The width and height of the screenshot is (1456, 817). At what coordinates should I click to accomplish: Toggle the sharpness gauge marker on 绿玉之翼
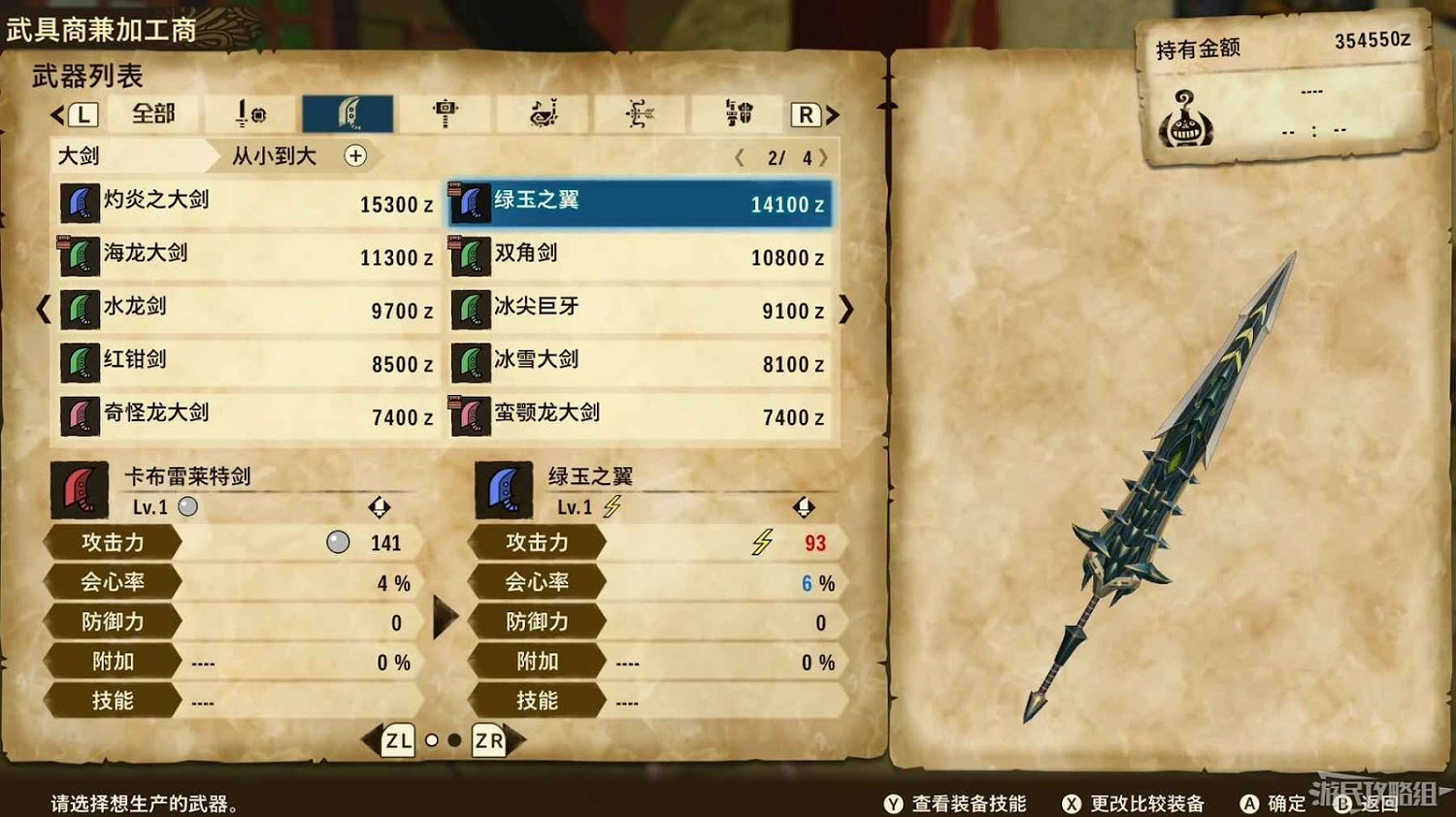click(805, 507)
